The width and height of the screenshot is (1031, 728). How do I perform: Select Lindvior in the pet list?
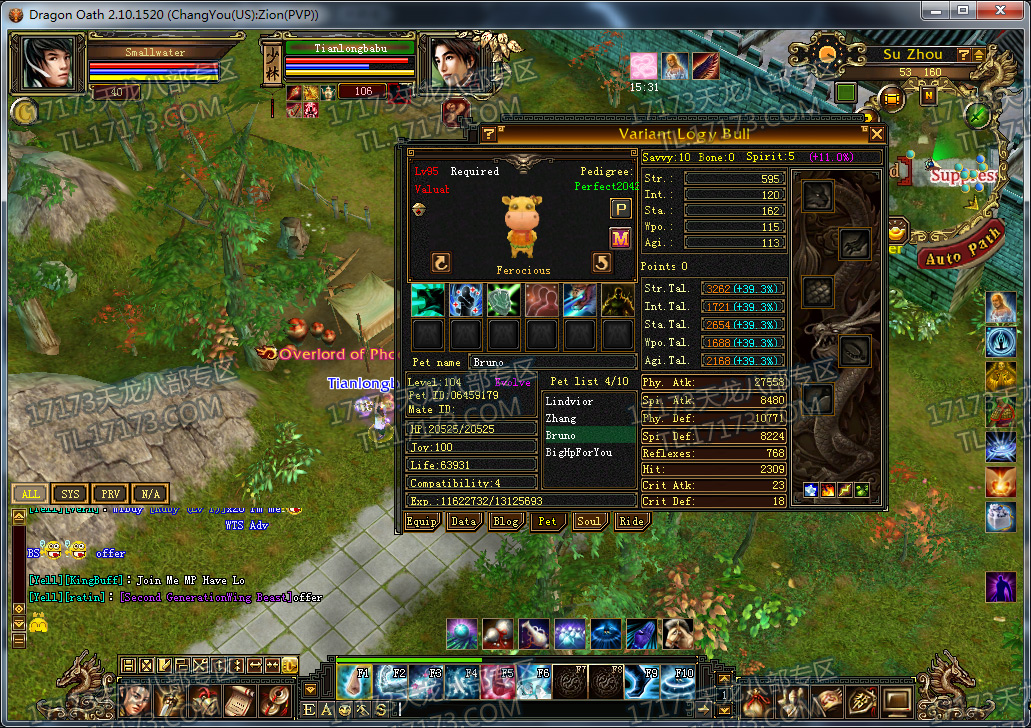tap(570, 402)
